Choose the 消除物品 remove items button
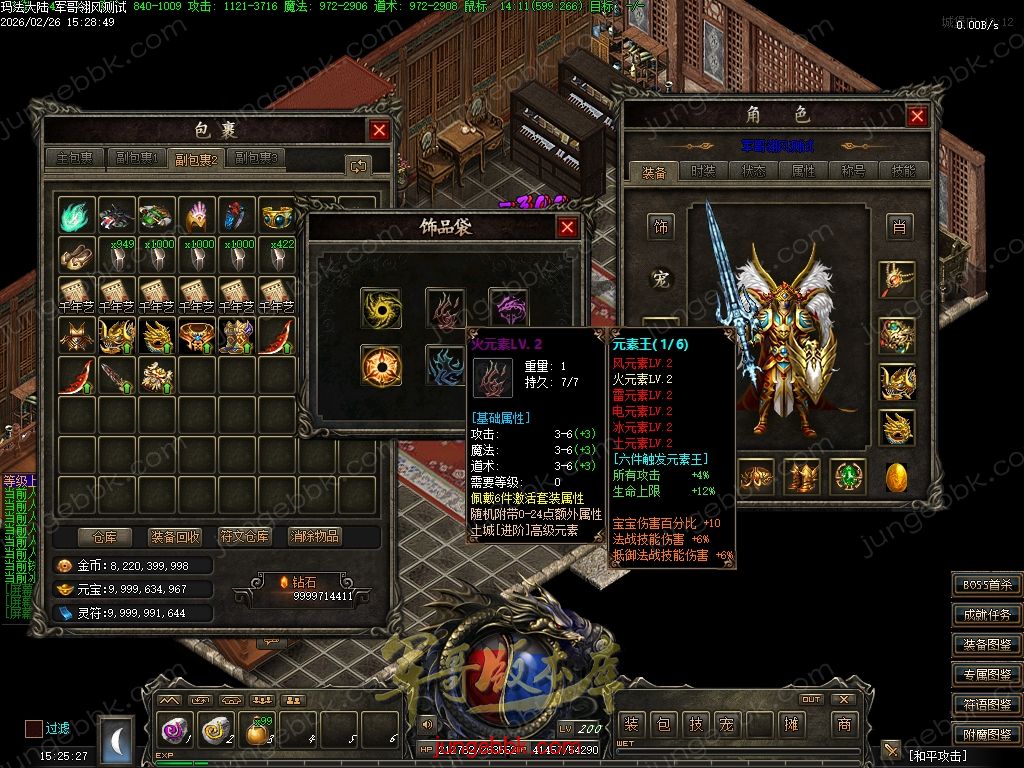This screenshot has width=1024, height=768. point(315,537)
